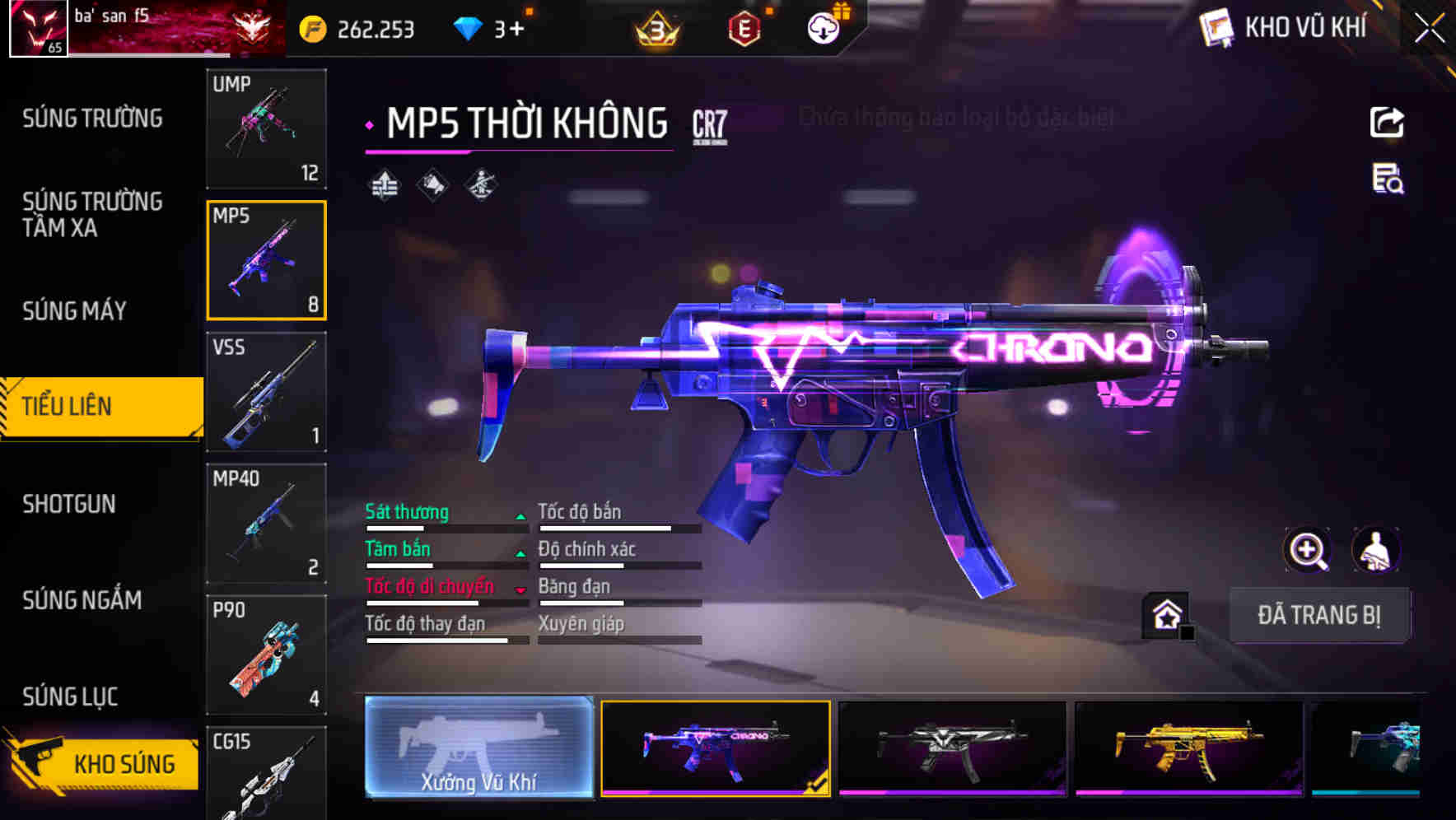Screen dimensions: 1456x820
Task: Click the home-star showcase icon
Action: pos(1166,613)
